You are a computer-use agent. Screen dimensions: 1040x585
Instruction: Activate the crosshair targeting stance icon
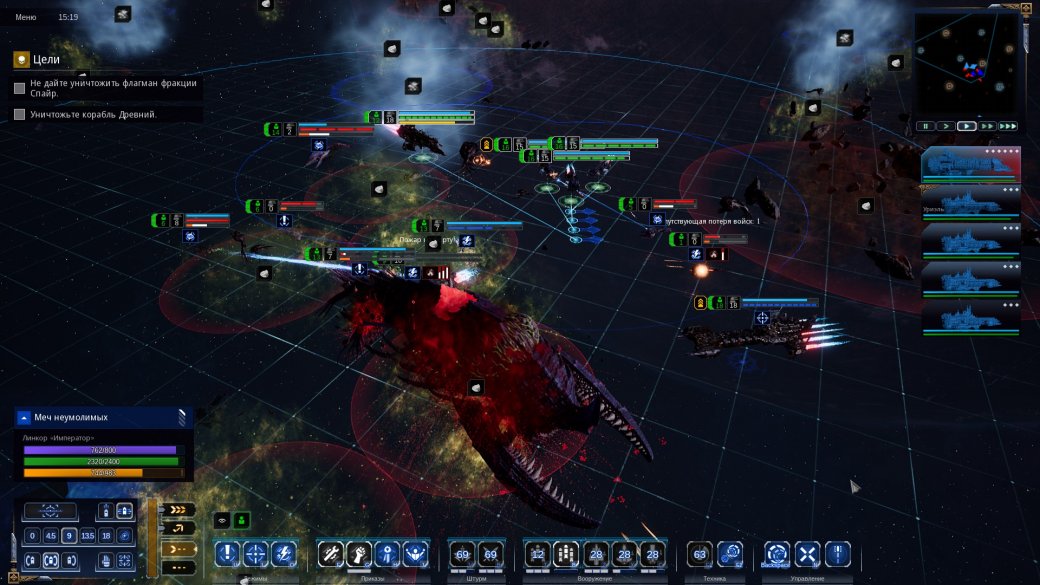click(256, 553)
